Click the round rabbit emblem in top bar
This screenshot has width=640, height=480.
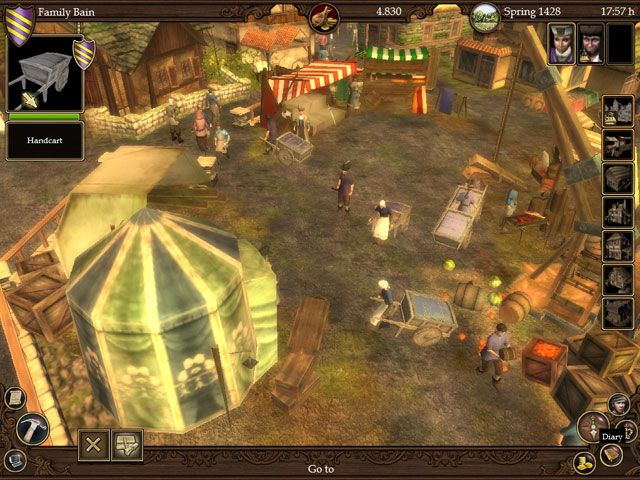324,16
